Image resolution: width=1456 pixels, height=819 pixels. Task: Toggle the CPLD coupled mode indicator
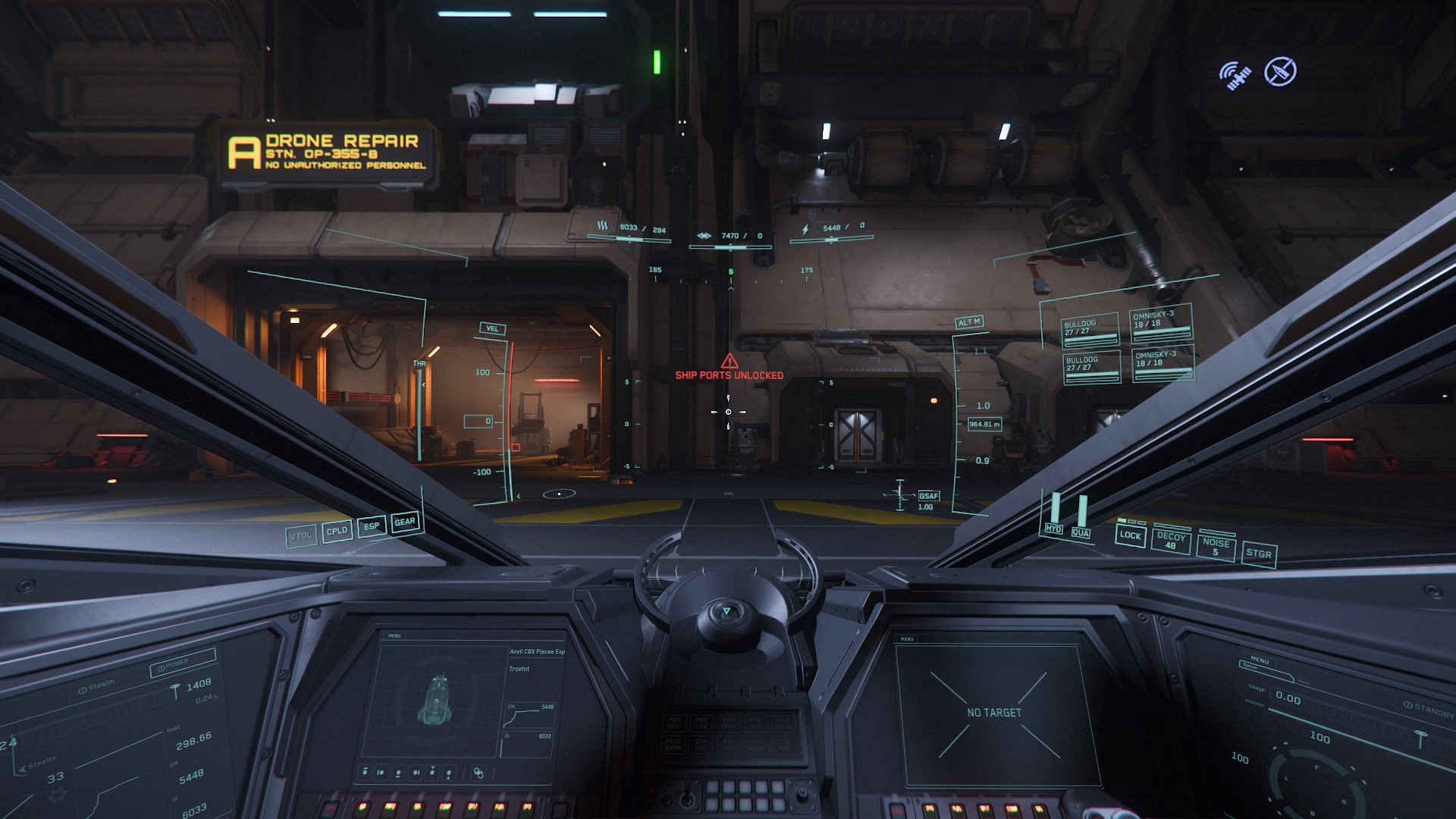click(337, 531)
